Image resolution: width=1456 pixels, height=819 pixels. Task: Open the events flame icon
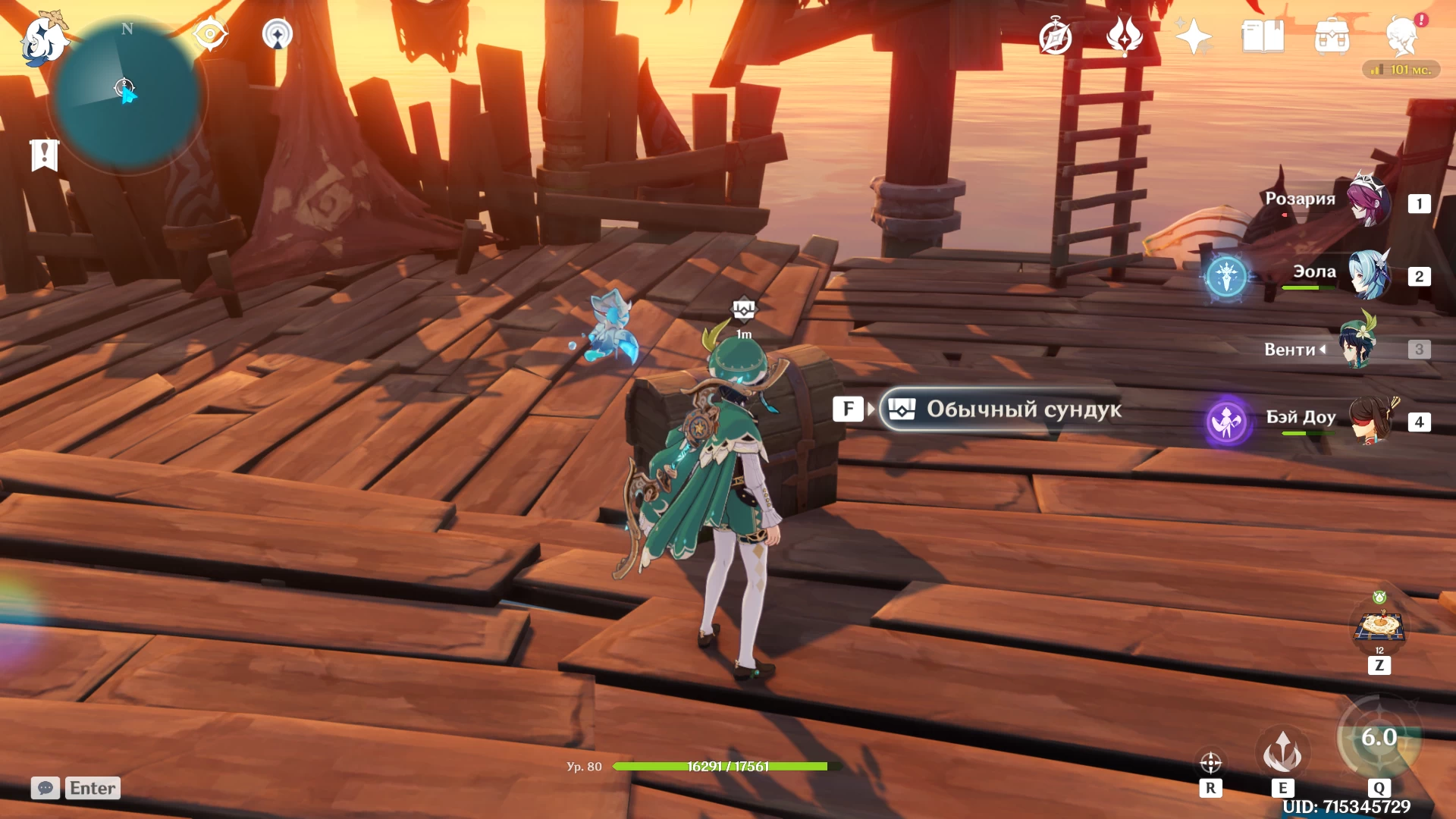coord(1125,36)
